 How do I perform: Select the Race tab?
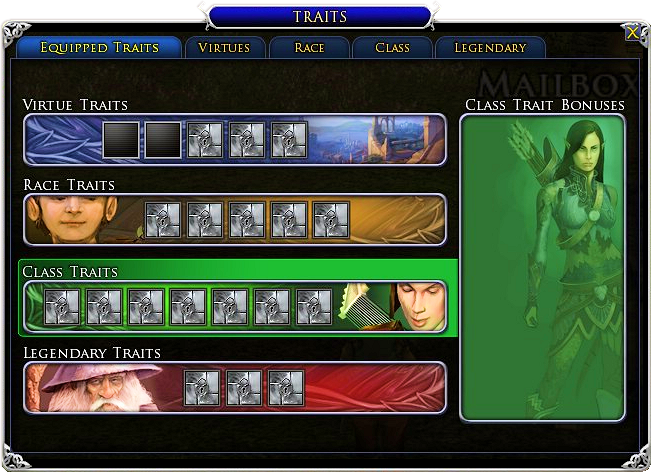[309, 48]
